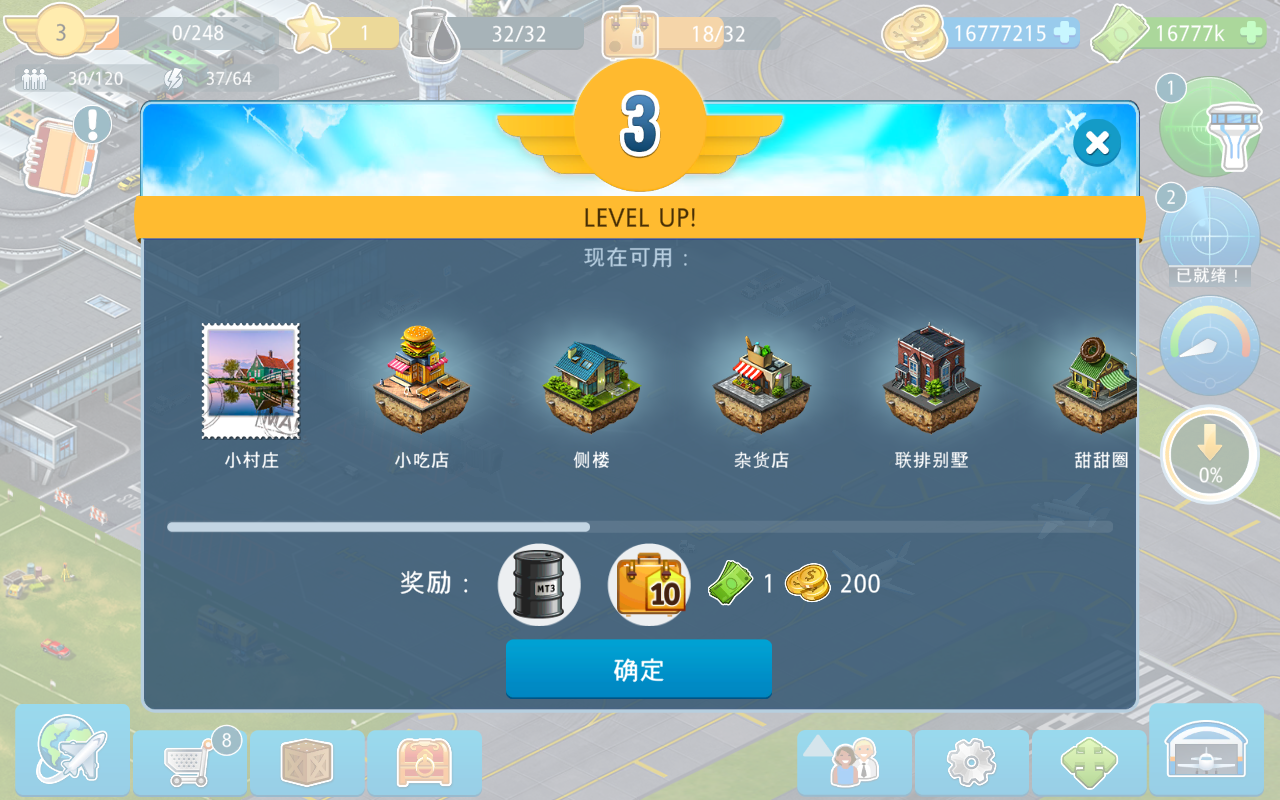Screen dimensions: 1280x800
Task: Click the green move arrows icon
Action: point(1089,762)
